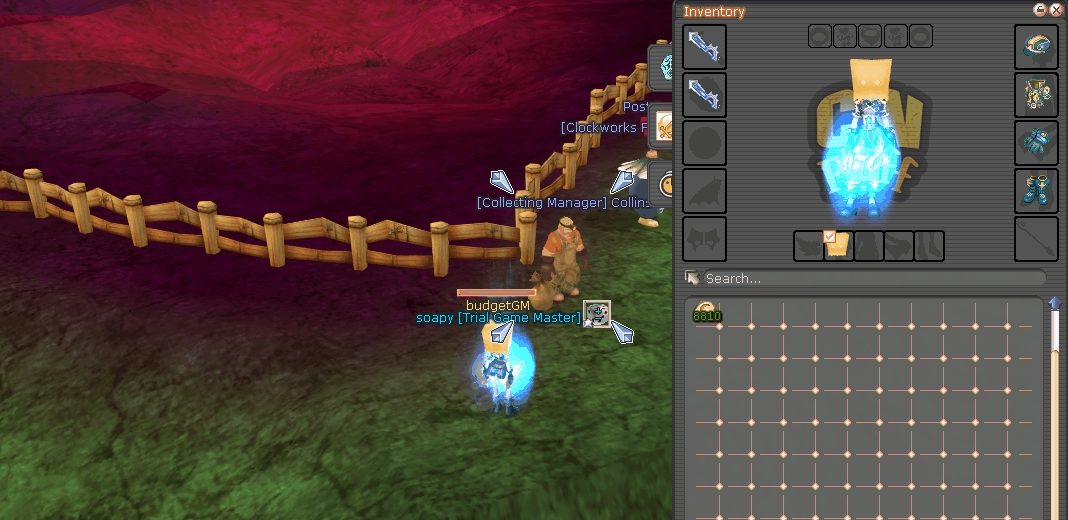The image size is (1068, 520).
Task: Close the Inventory window
Action: pos(1056,9)
